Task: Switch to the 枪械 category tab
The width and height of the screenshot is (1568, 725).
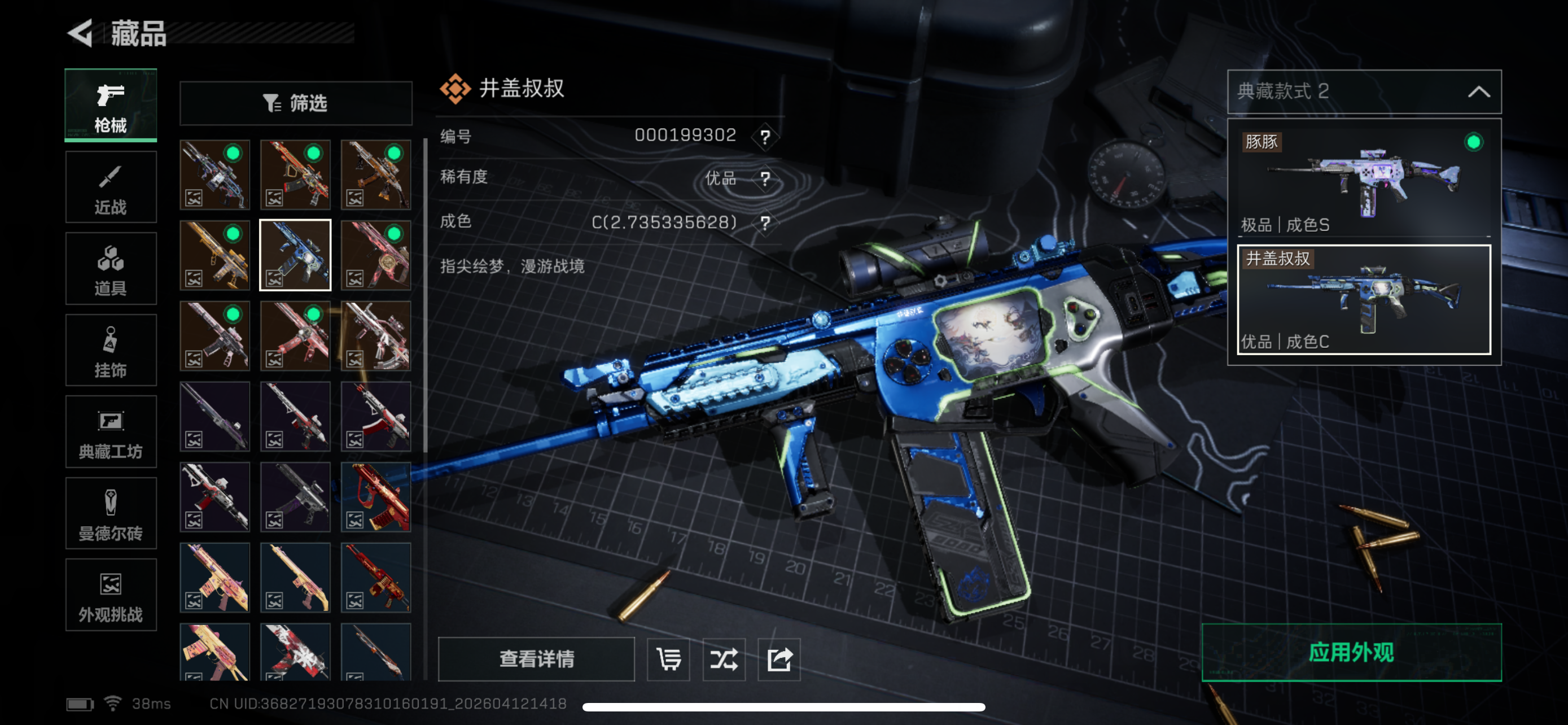Action: [111, 106]
